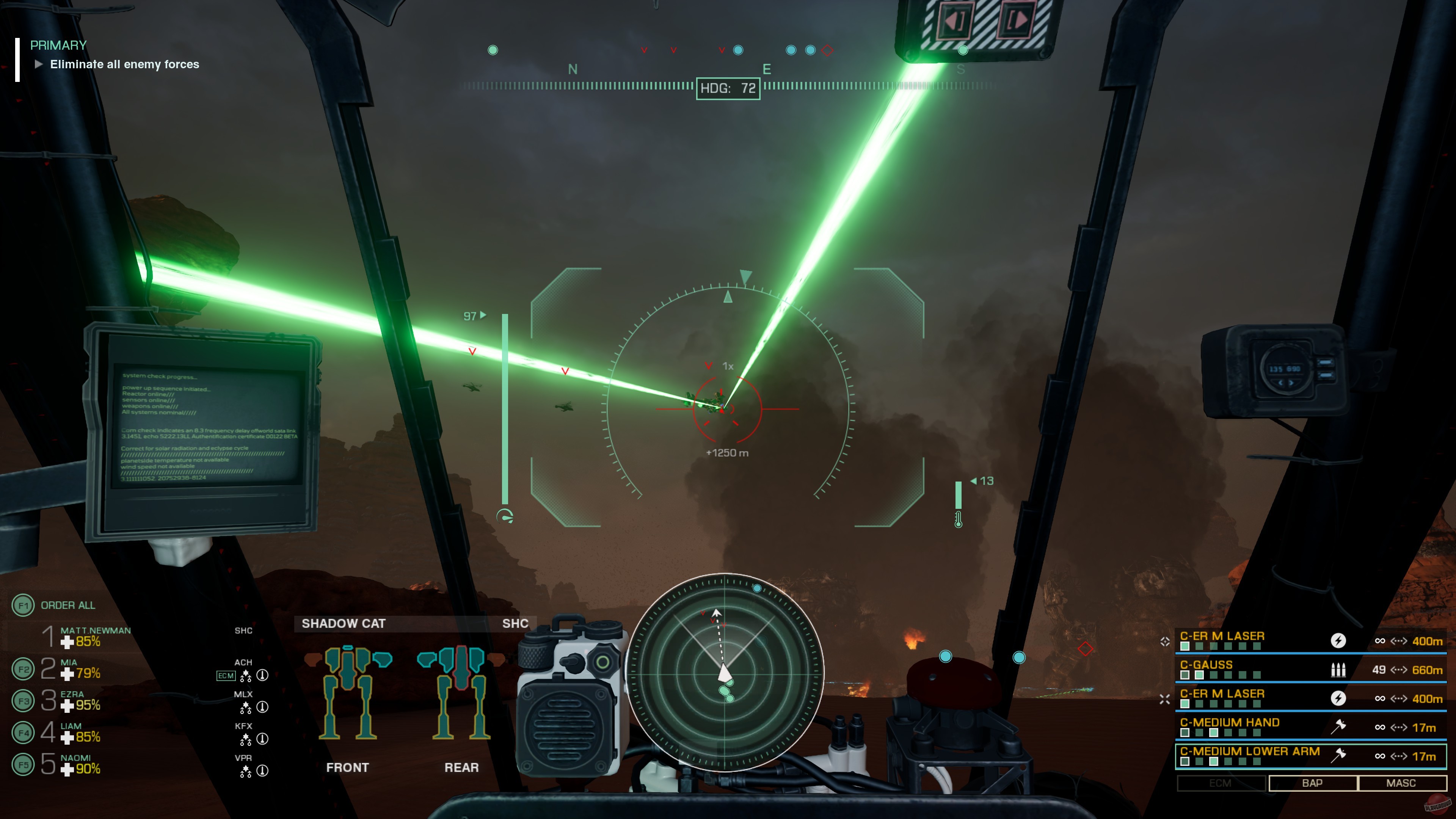The height and width of the screenshot is (819, 1456).
Task: Select the jump-jet star icon next to KFX
Action: click(x=246, y=739)
